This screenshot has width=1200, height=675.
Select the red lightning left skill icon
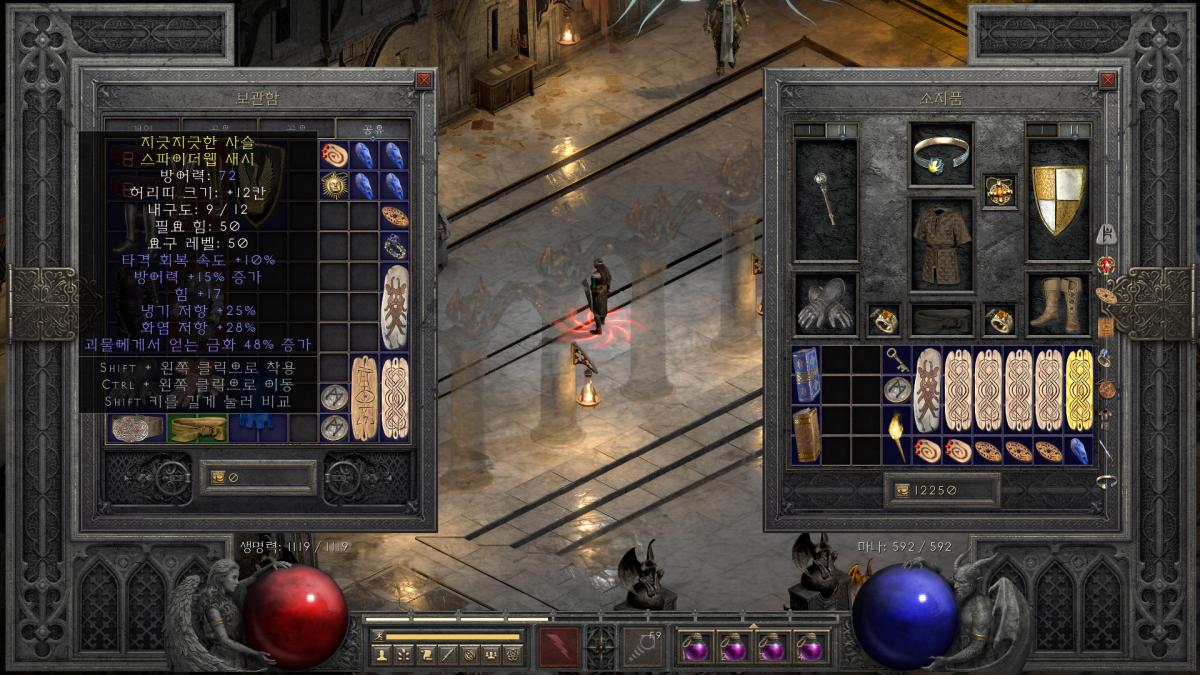click(x=558, y=647)
